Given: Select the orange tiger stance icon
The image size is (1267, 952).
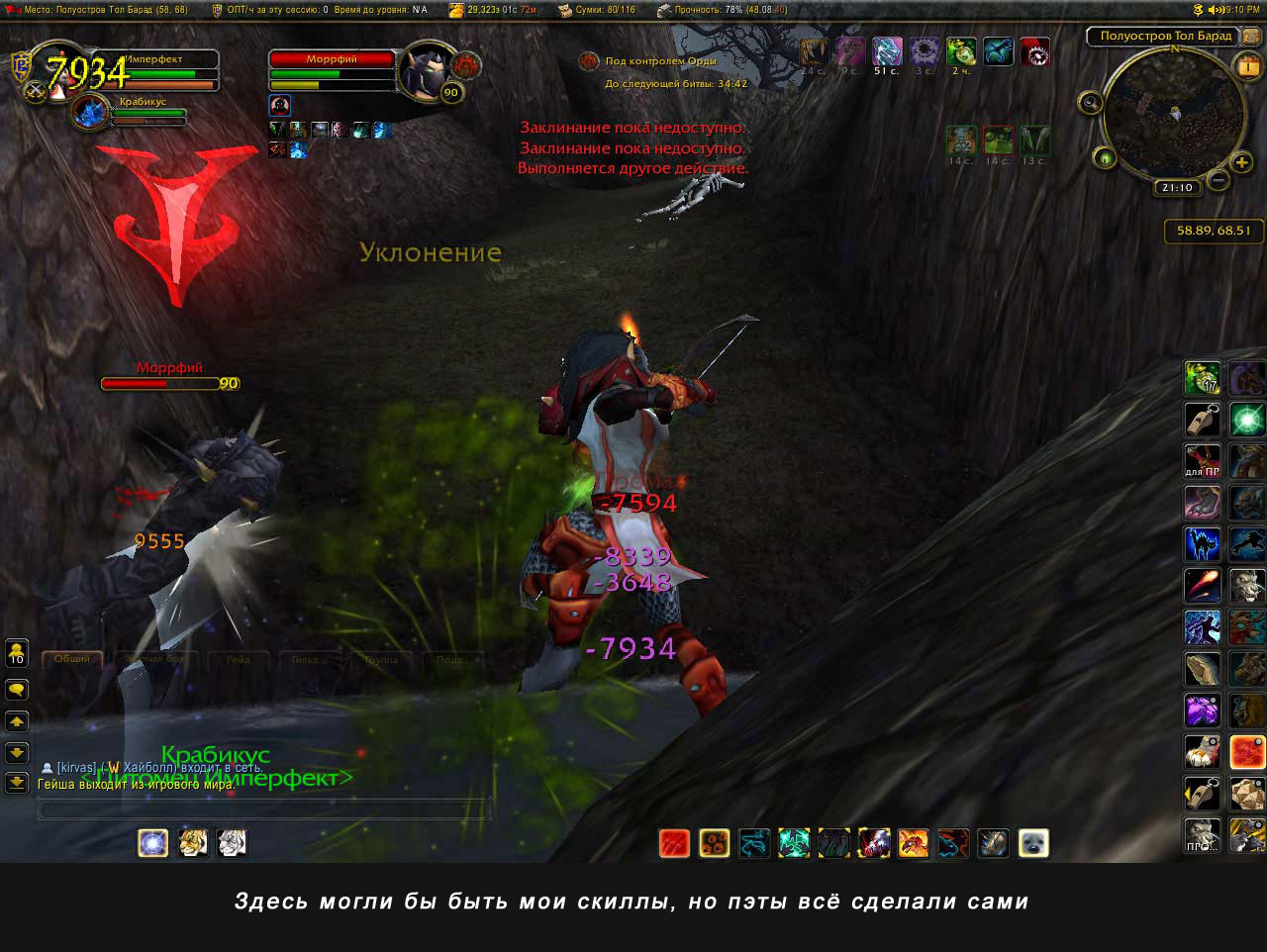Looking at the screenshot, I should 192,843.
